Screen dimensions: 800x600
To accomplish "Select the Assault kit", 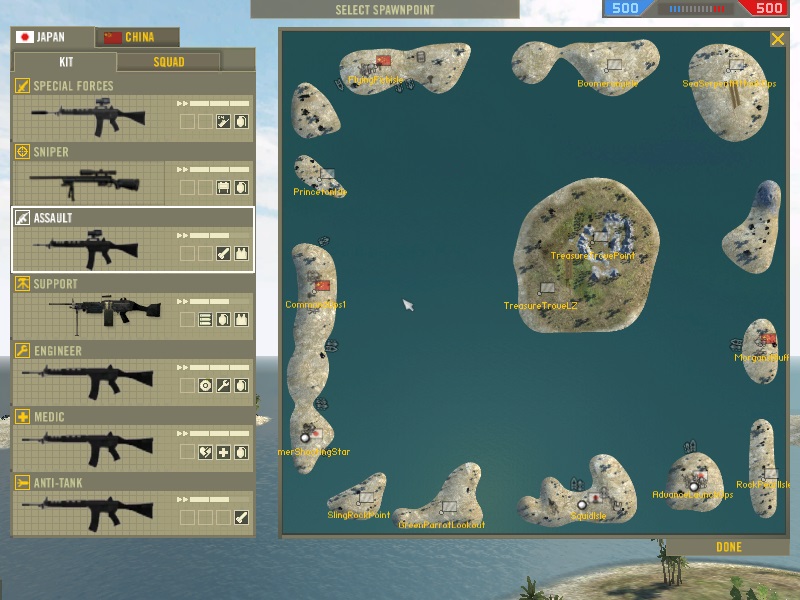I will pyautogui.click(x=132, y=240).
